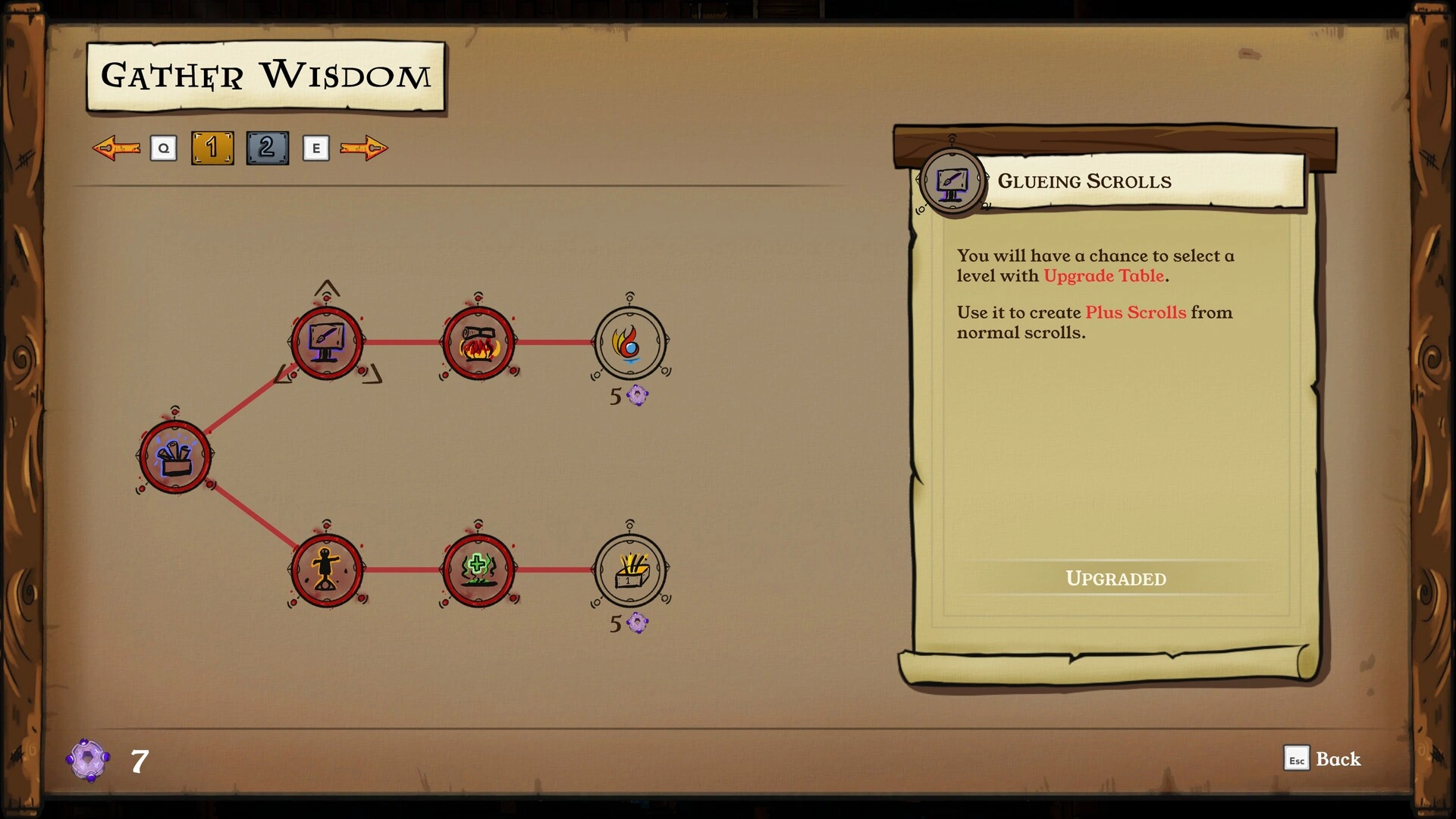Viewport: 1456px width, 819px height.
Task: Click the left arrow page button
Action: (116, 148)
